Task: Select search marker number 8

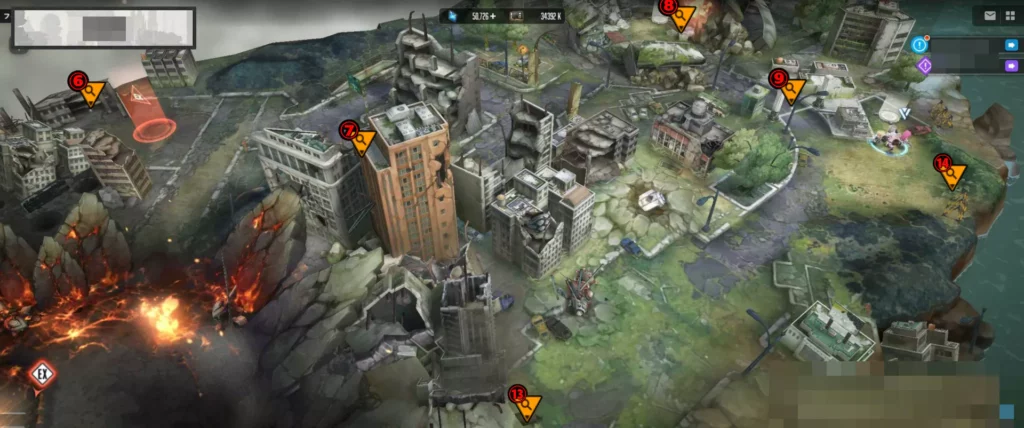Action: pos(680,14)
